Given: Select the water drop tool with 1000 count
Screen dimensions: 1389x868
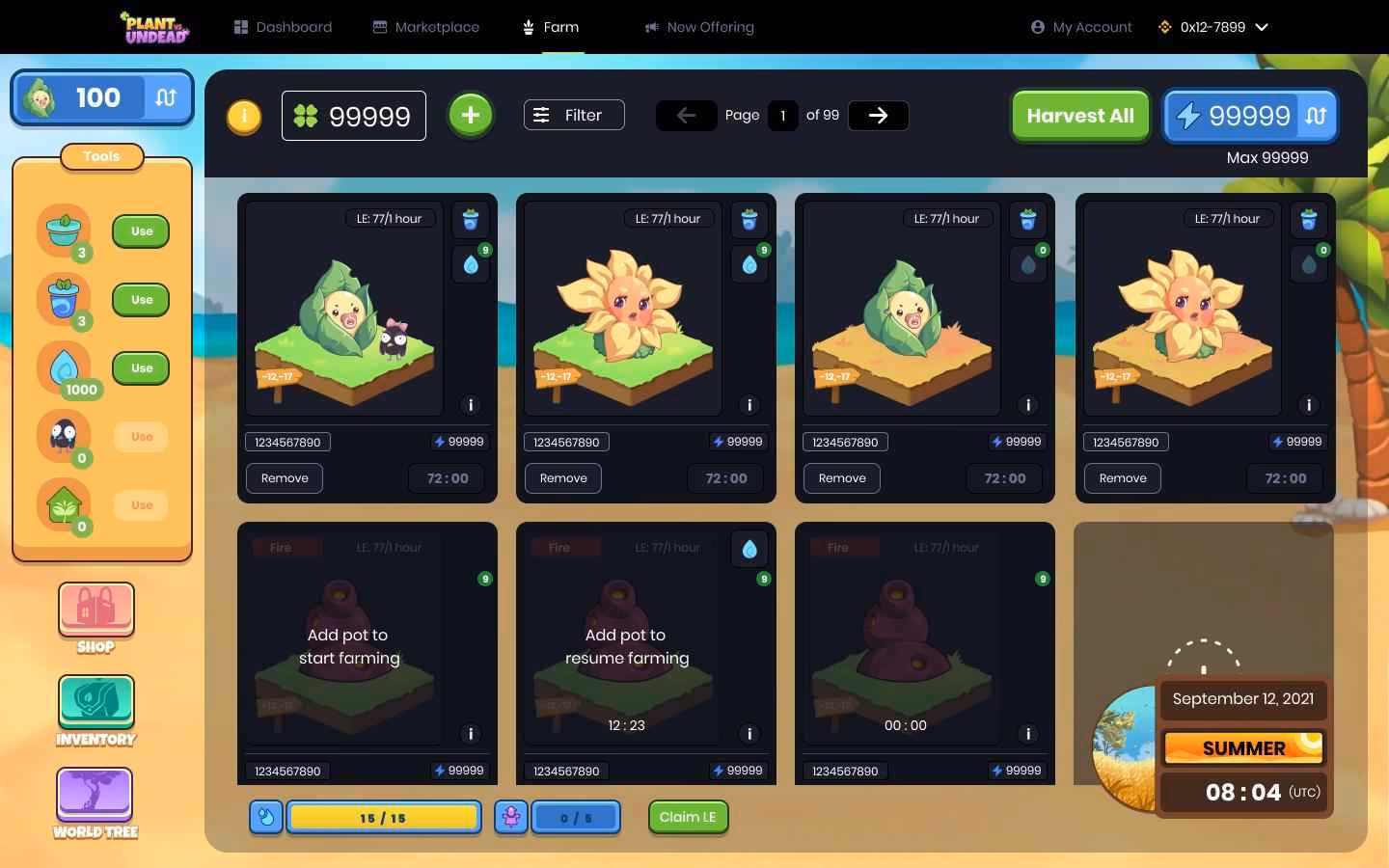Looking at the screenshot, I should coord(64,367).
